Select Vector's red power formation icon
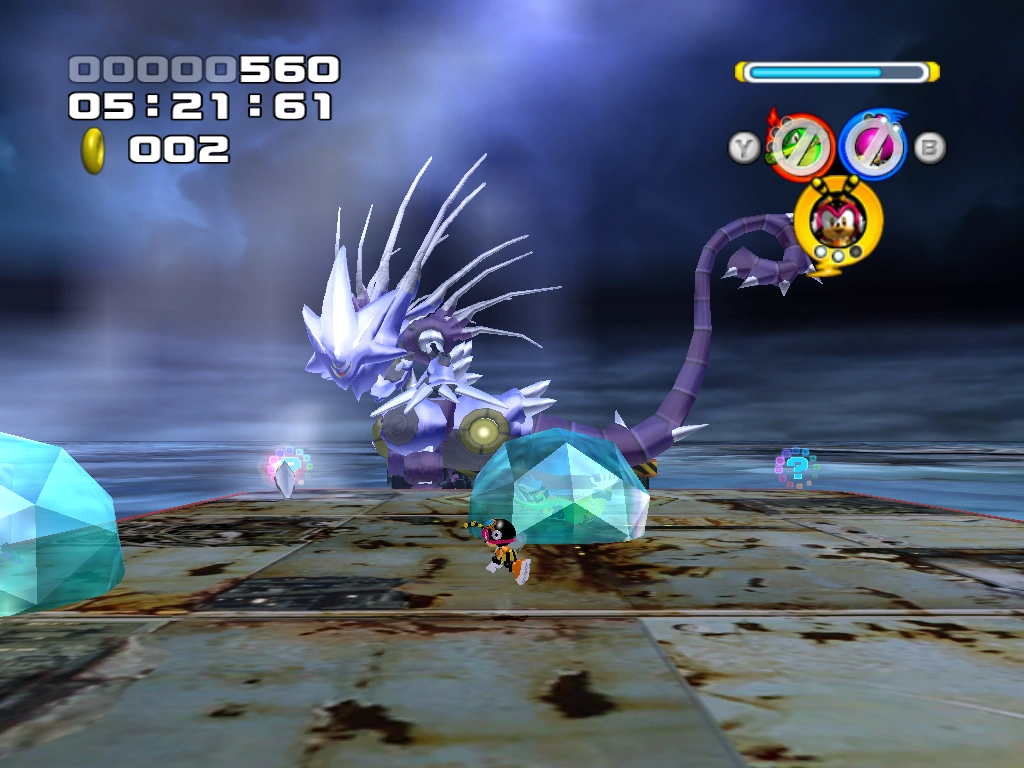 800,147
